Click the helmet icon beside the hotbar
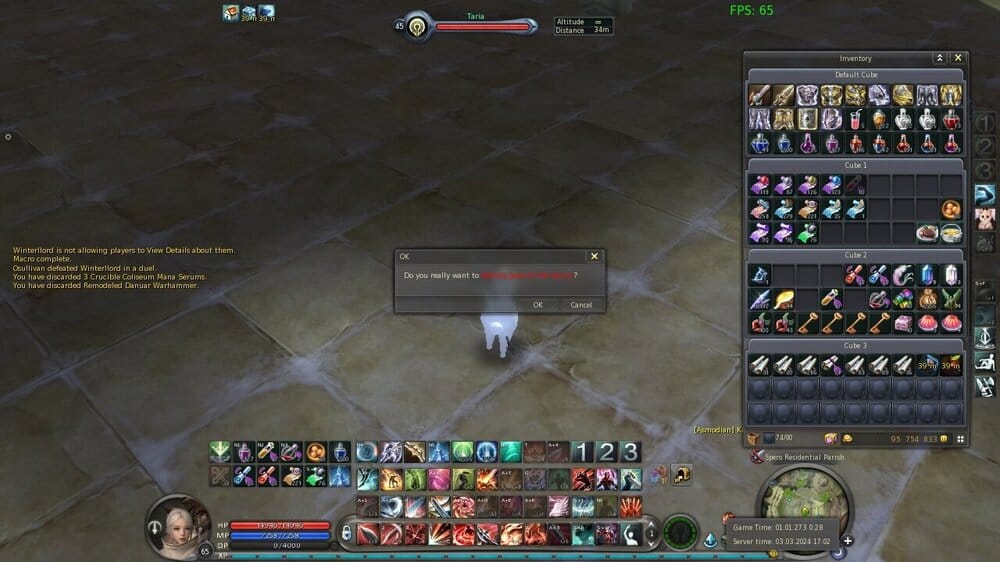The width and height of the screenshot is (1000, 562). [x=682, y=475]
